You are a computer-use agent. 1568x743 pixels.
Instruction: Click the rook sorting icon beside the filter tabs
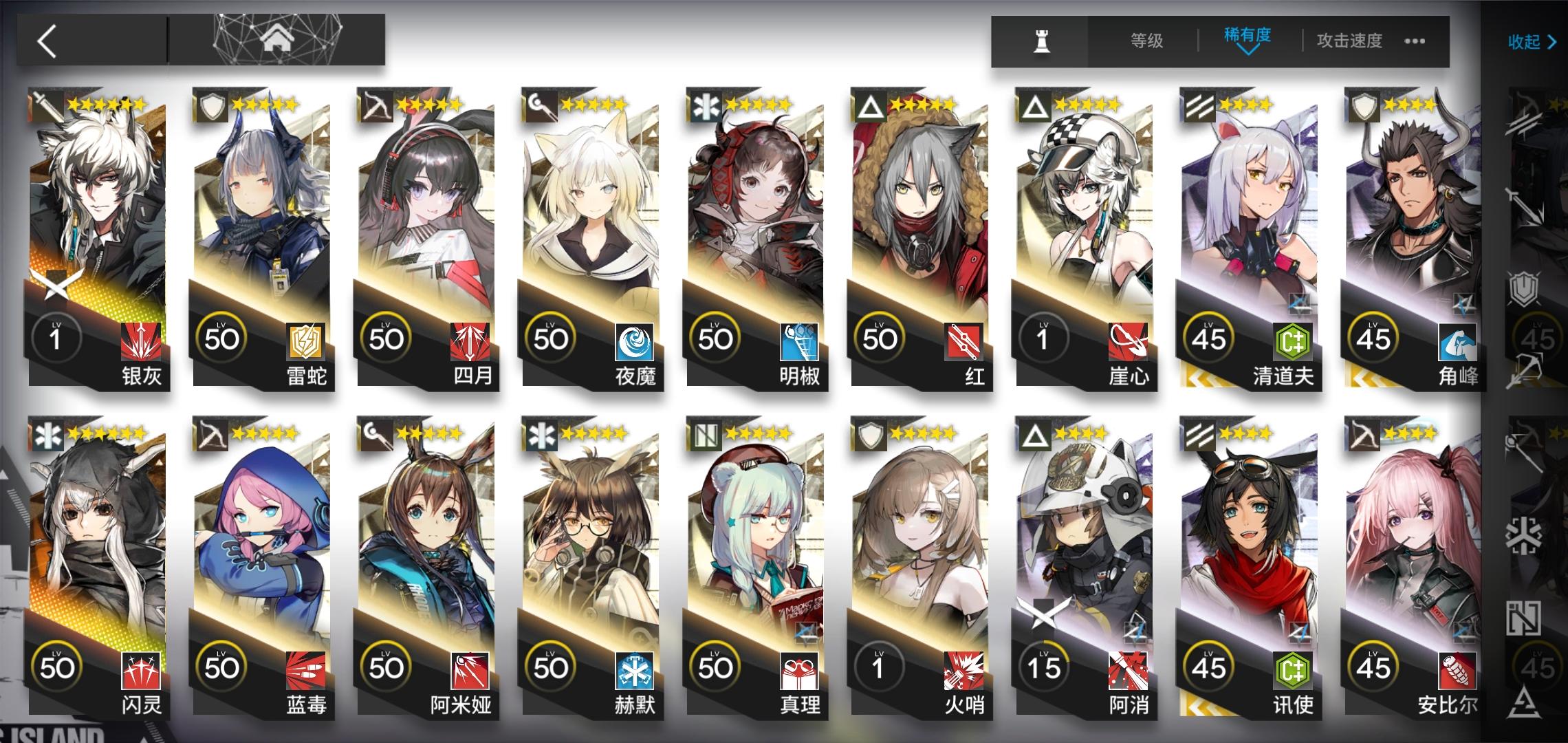1041,41
